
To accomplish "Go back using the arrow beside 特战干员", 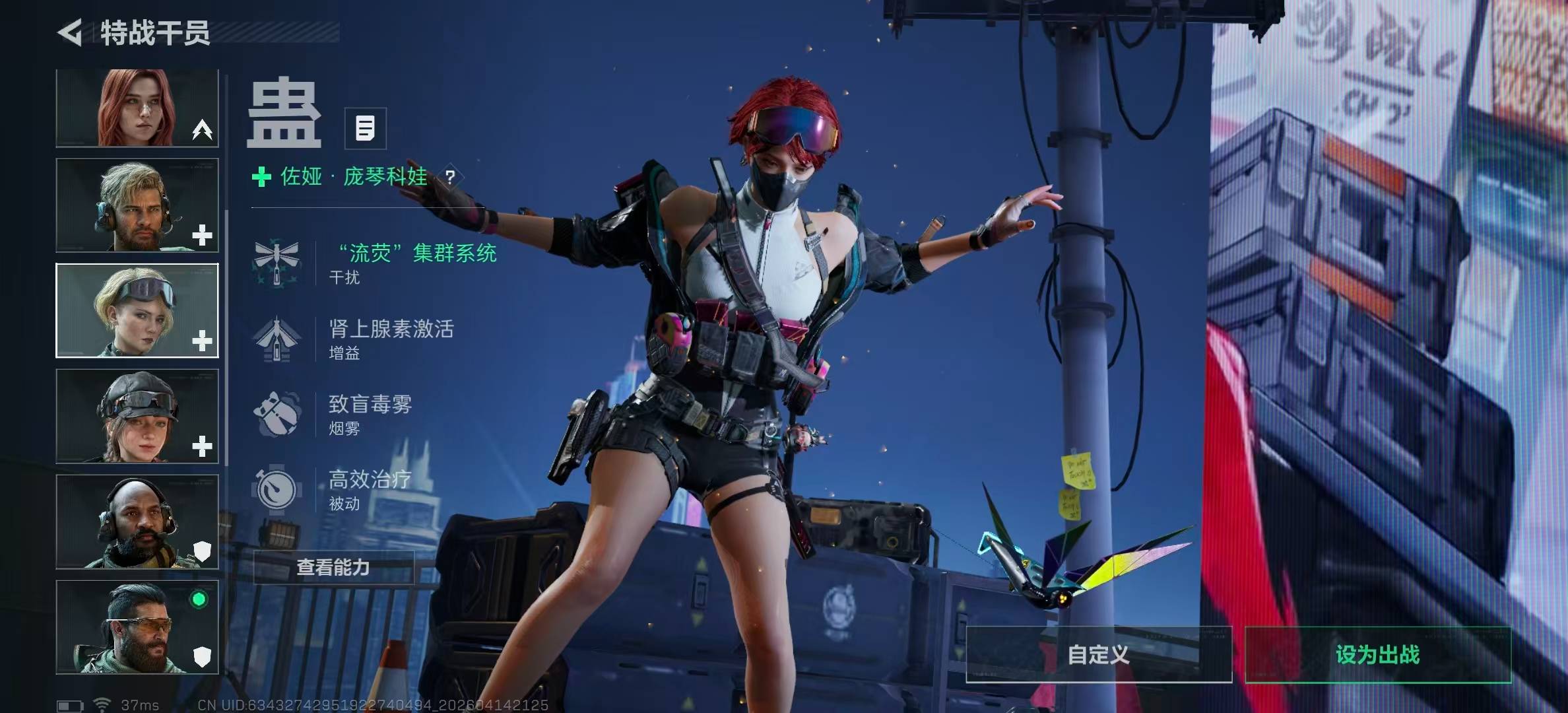I will point(70,32).
